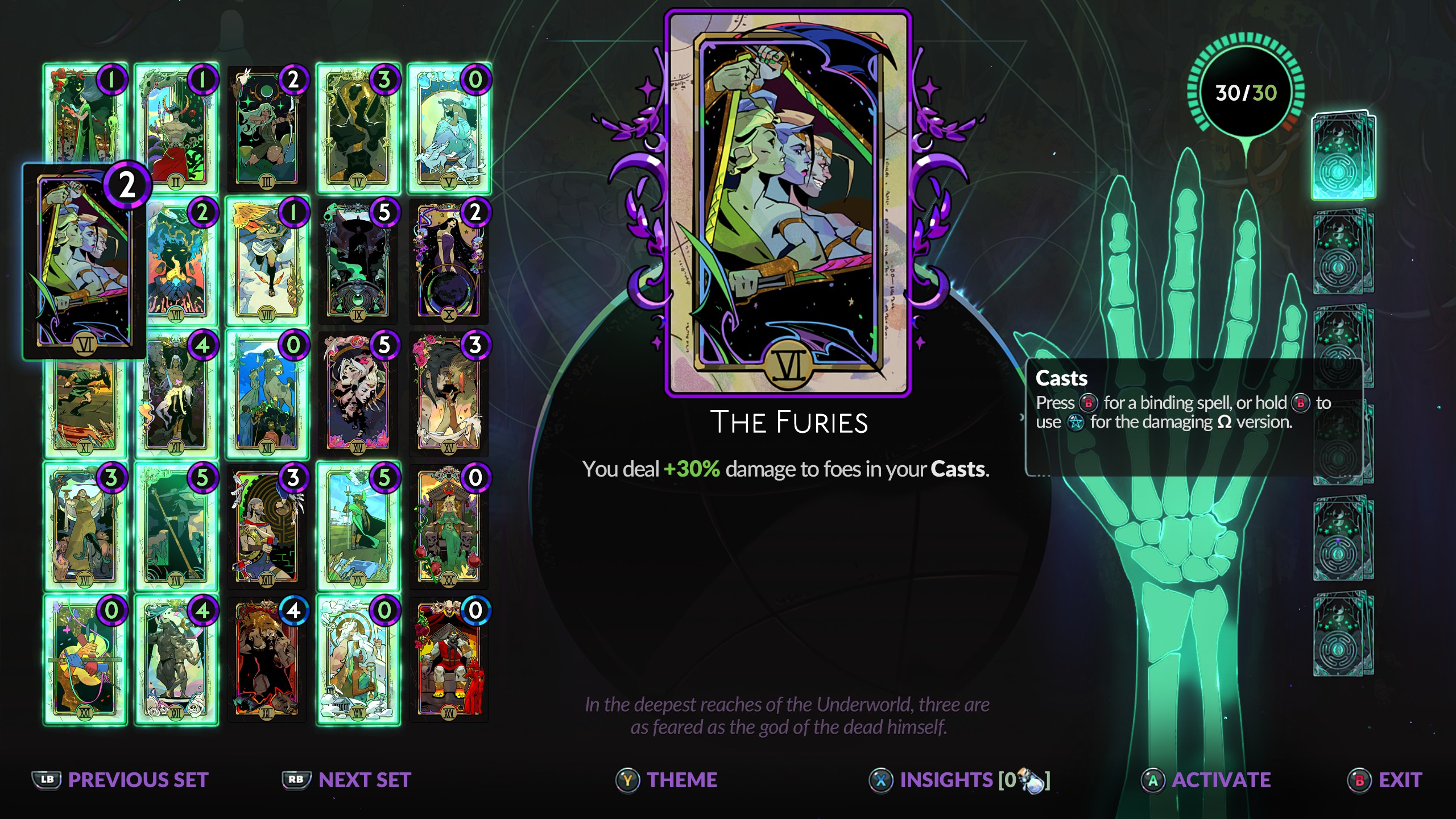Open the Theme option
The image size is (1456, 819).
[x=667, y=780]
